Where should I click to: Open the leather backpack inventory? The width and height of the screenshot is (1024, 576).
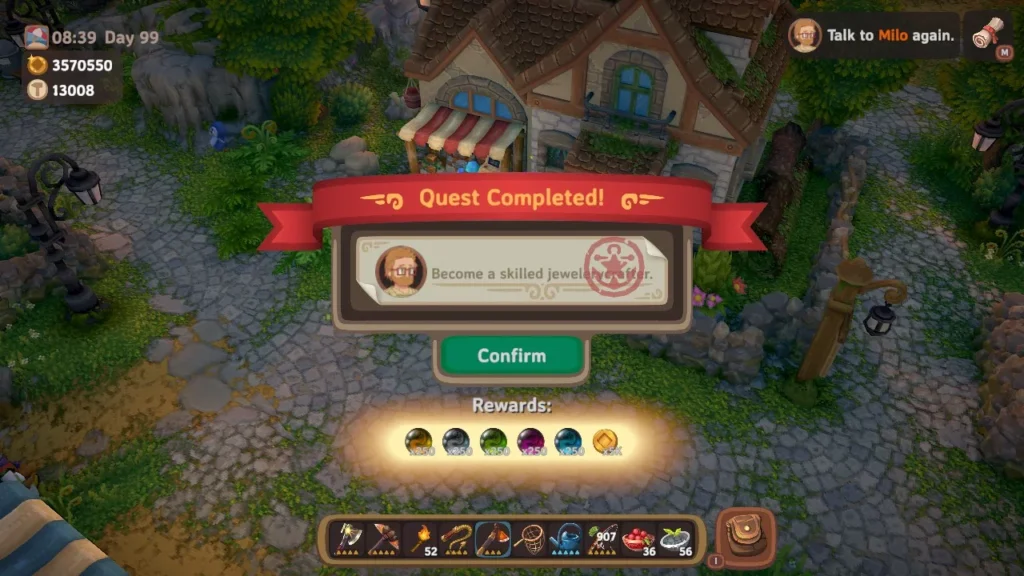point(746,537)
